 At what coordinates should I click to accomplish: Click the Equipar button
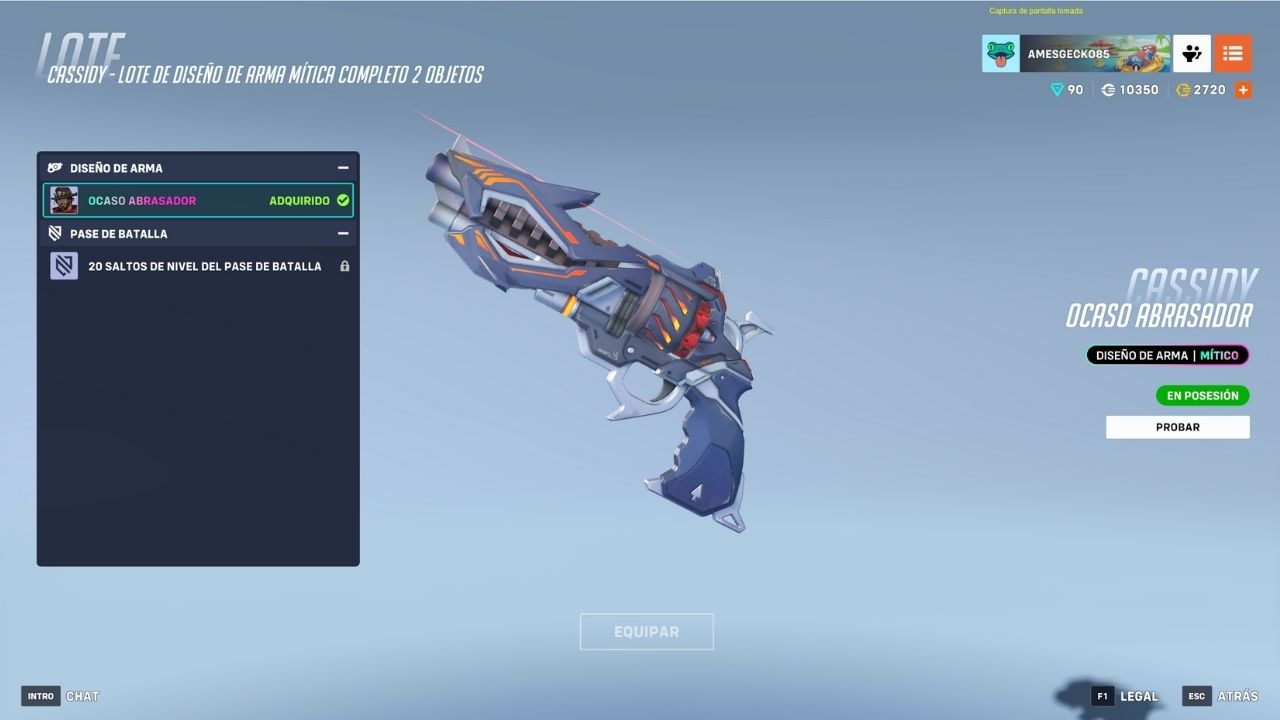pos(646,632)
